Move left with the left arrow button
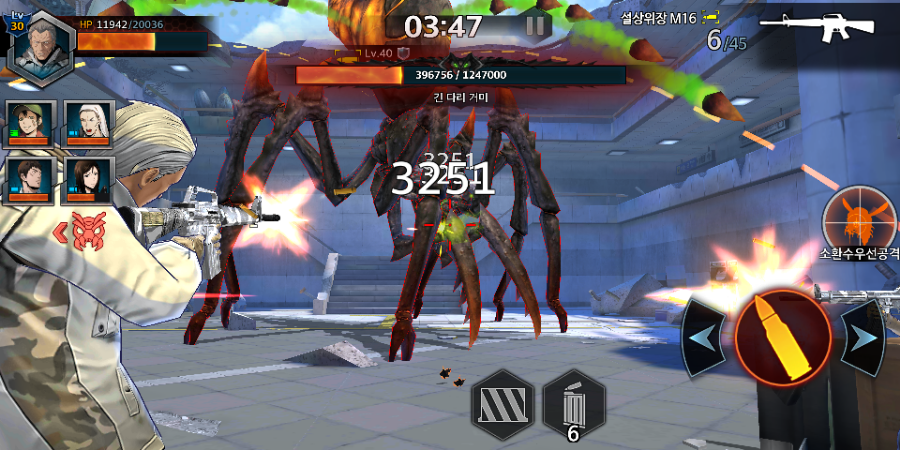Image resolution: width=900 pixels, height=450 pixels. click(x=703, y=338)
